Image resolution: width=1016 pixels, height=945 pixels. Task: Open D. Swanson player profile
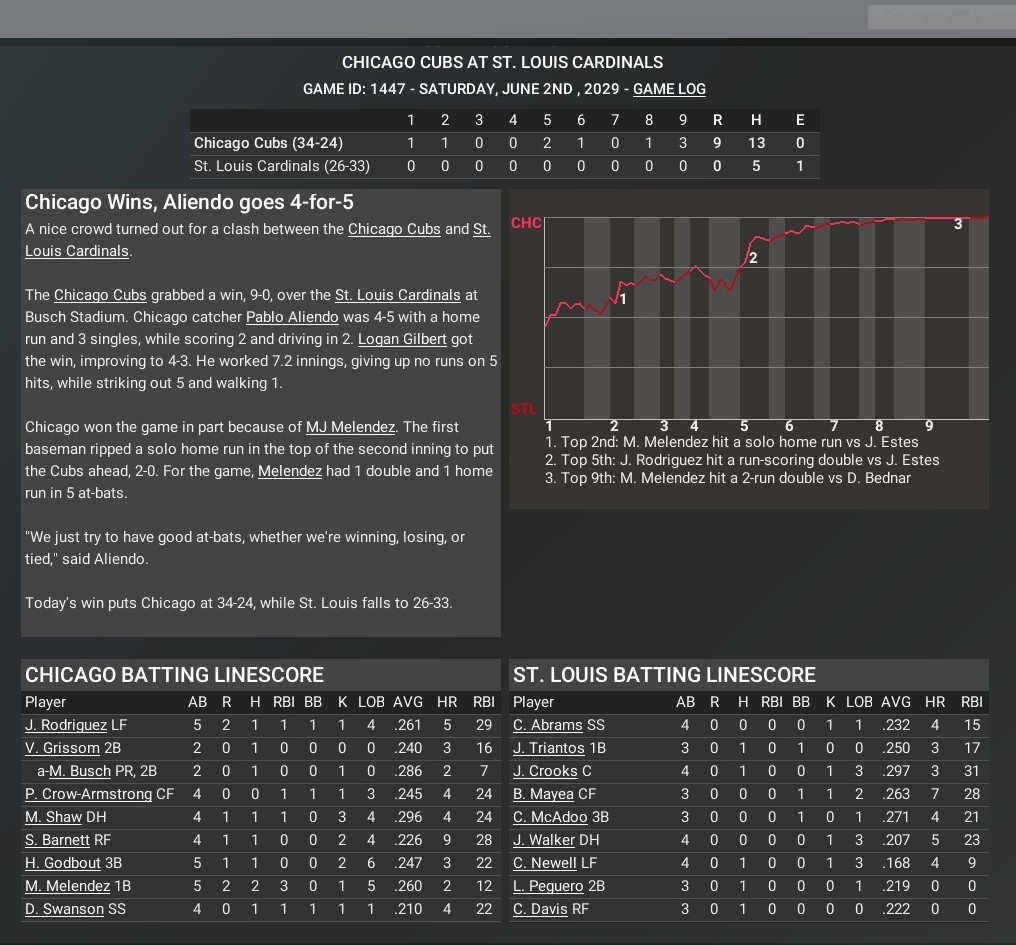[x=64, y=909]
